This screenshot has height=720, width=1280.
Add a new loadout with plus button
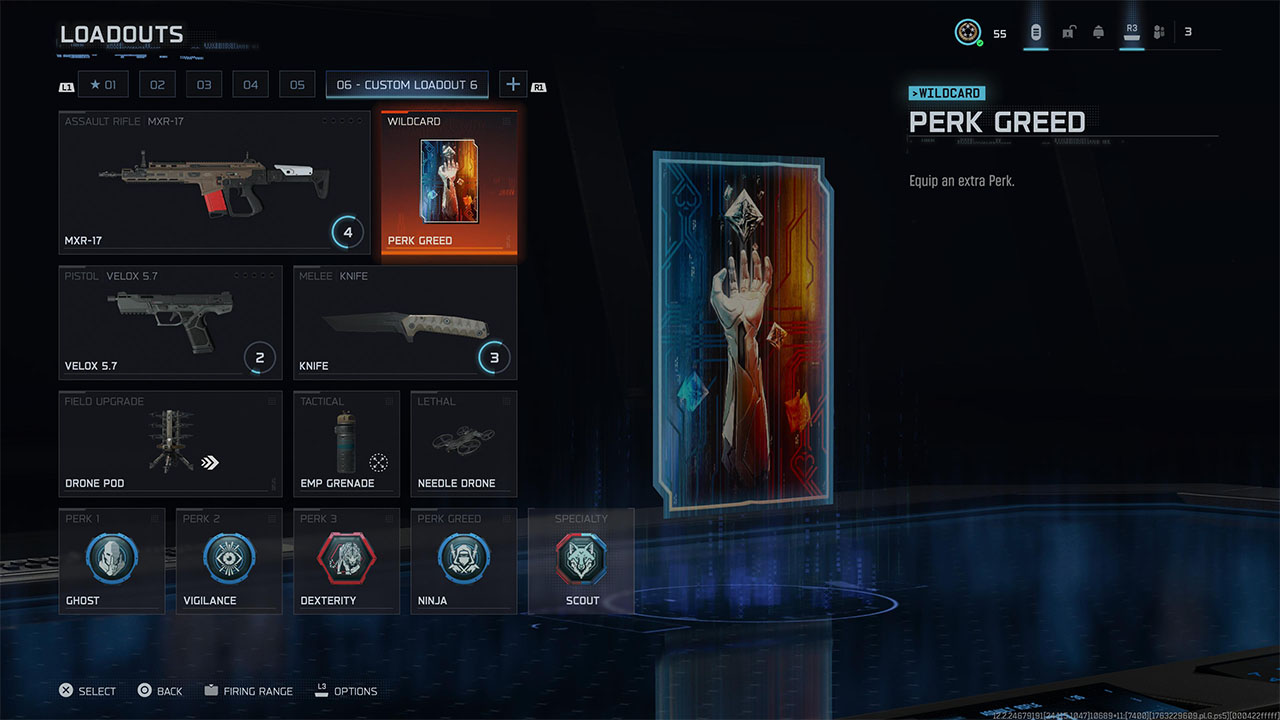pyautogui.click(x=512, y=85)
